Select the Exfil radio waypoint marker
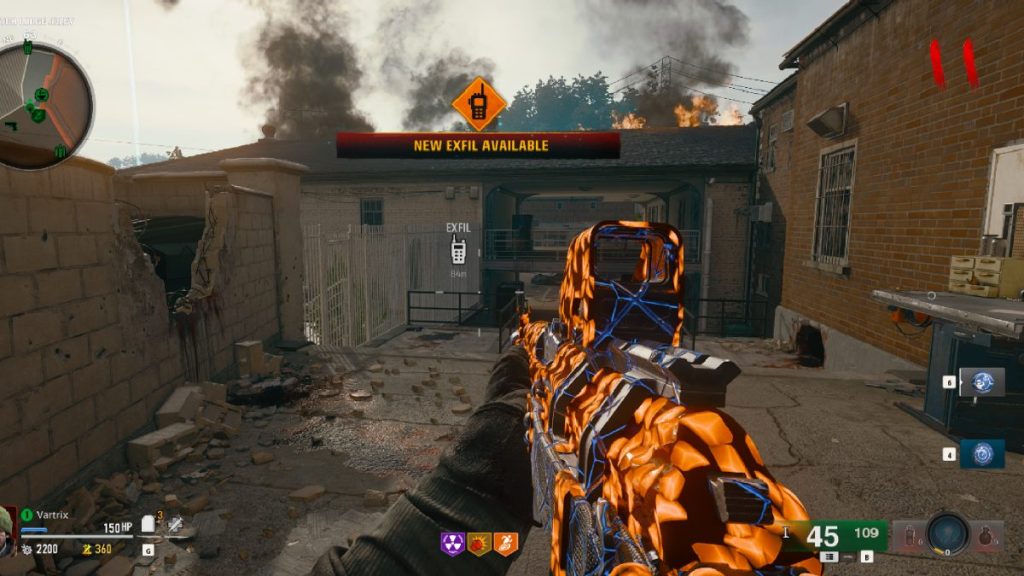 458,250
